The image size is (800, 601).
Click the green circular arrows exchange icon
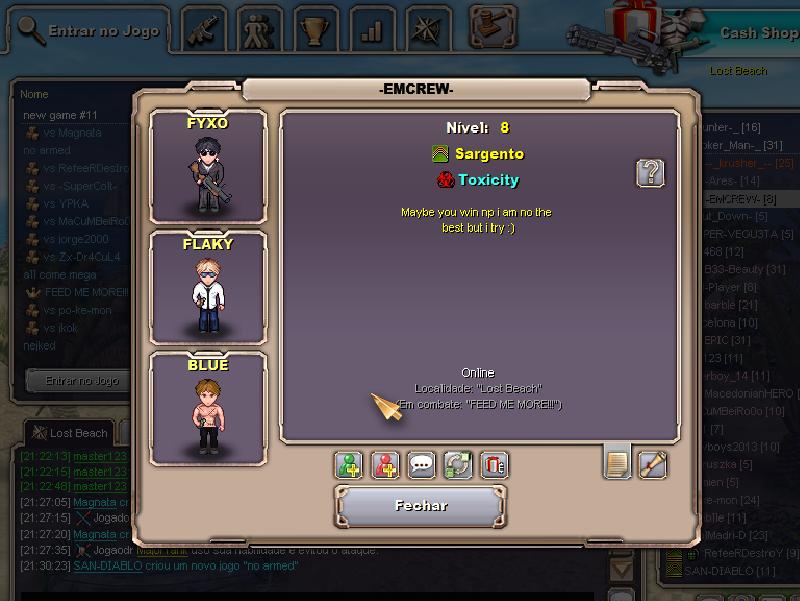pos(458,465)
